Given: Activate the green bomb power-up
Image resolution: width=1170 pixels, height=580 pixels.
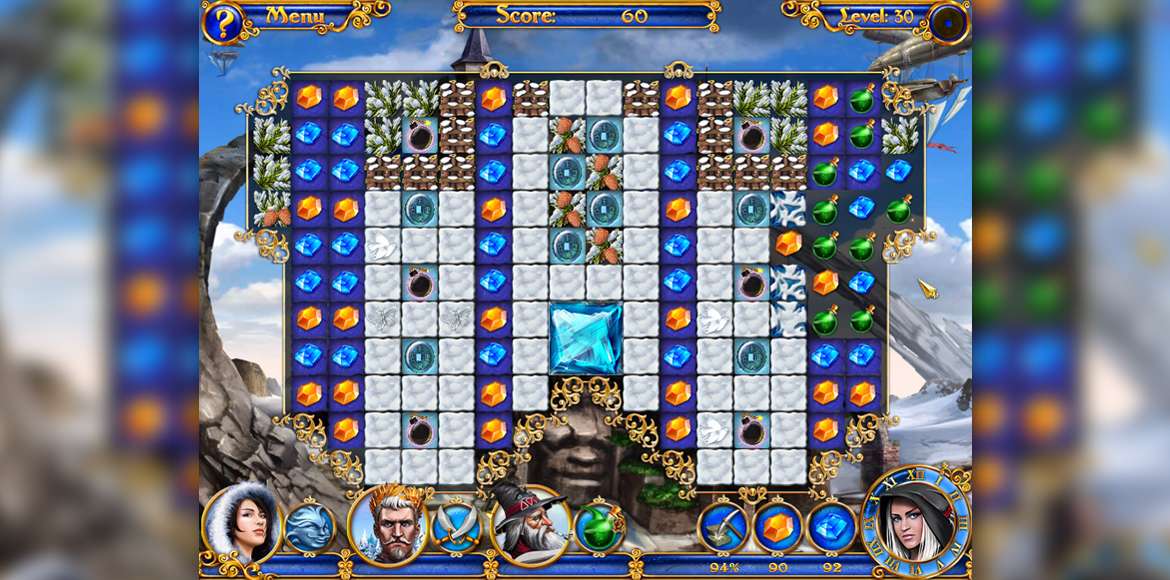Looking at the screenshot, I should point(599,526).
